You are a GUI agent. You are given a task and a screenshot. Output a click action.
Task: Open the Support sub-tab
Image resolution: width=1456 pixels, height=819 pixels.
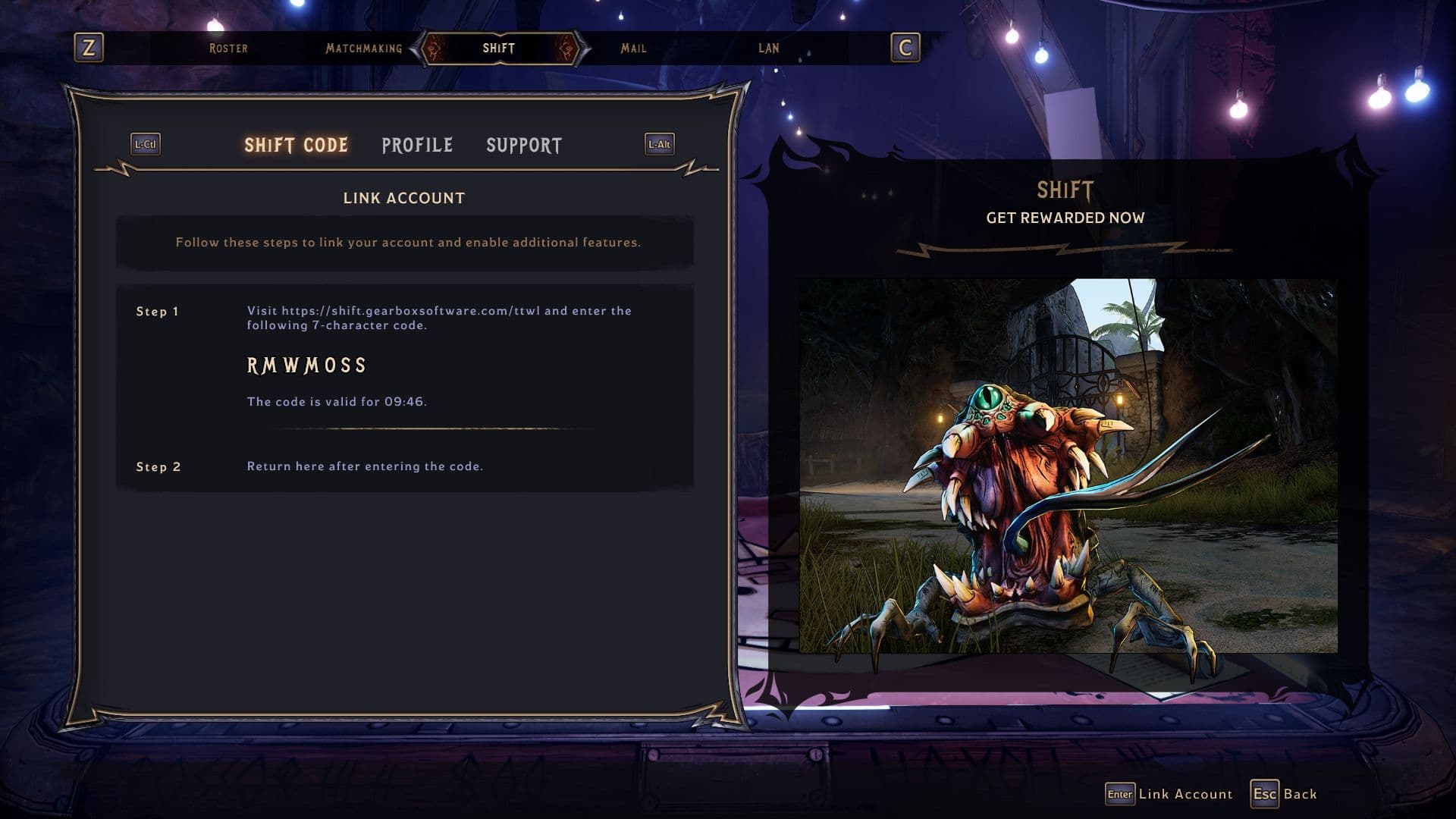click(524, 145)
